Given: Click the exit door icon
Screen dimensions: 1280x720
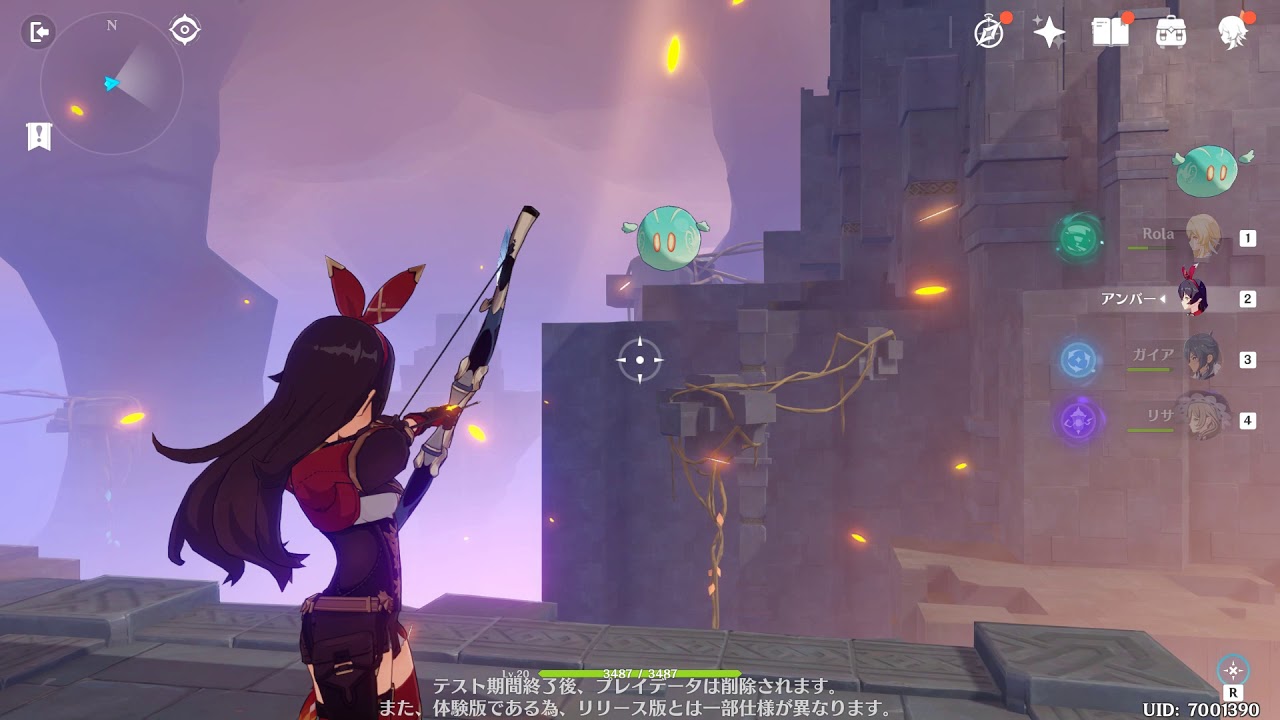Looking at the screenshot, I should click(x=38, y=33).
